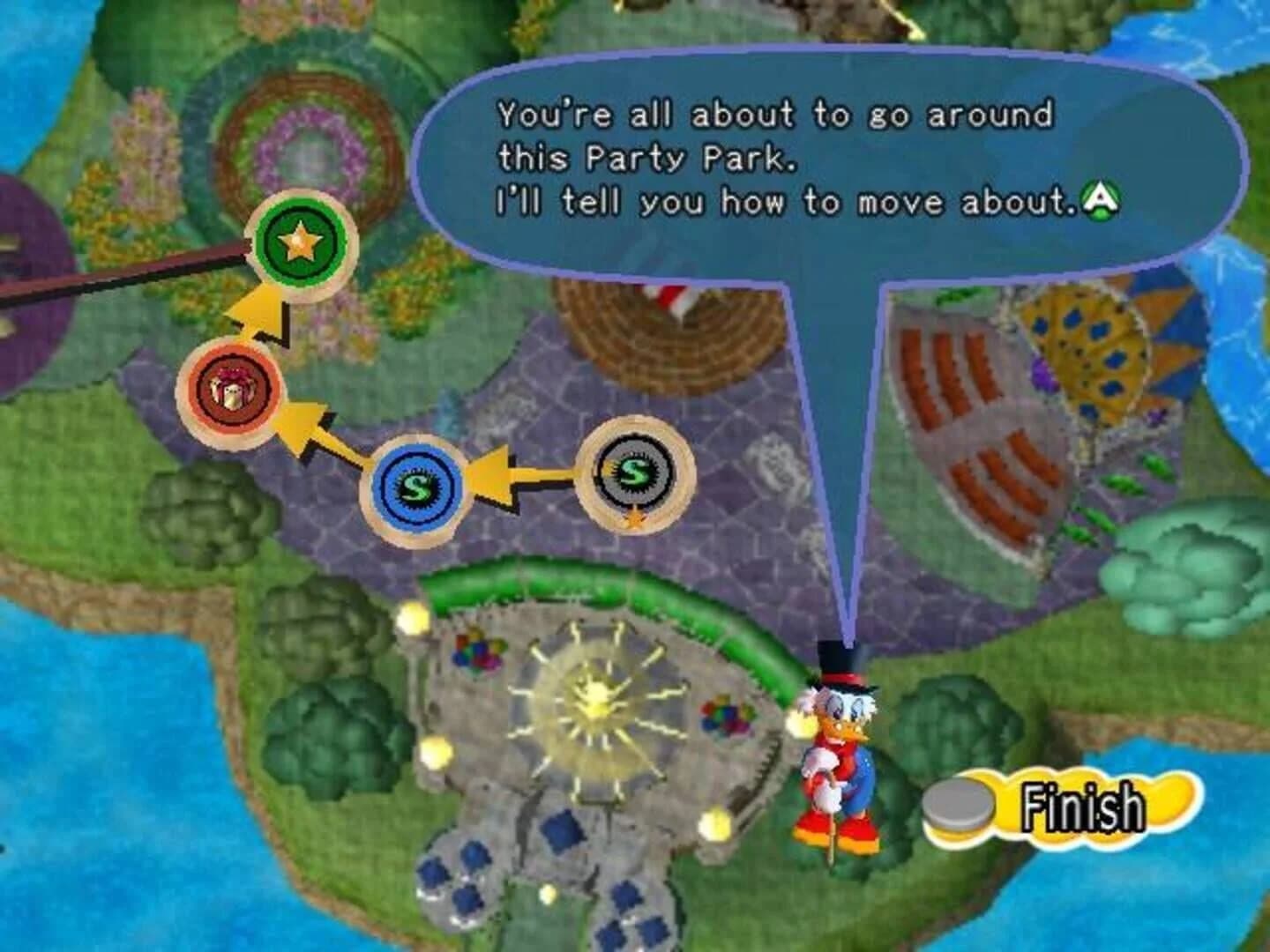The image size is (1270, 952).
Task: Expand the orange bleacher seating area
Action: pos(970,423)
